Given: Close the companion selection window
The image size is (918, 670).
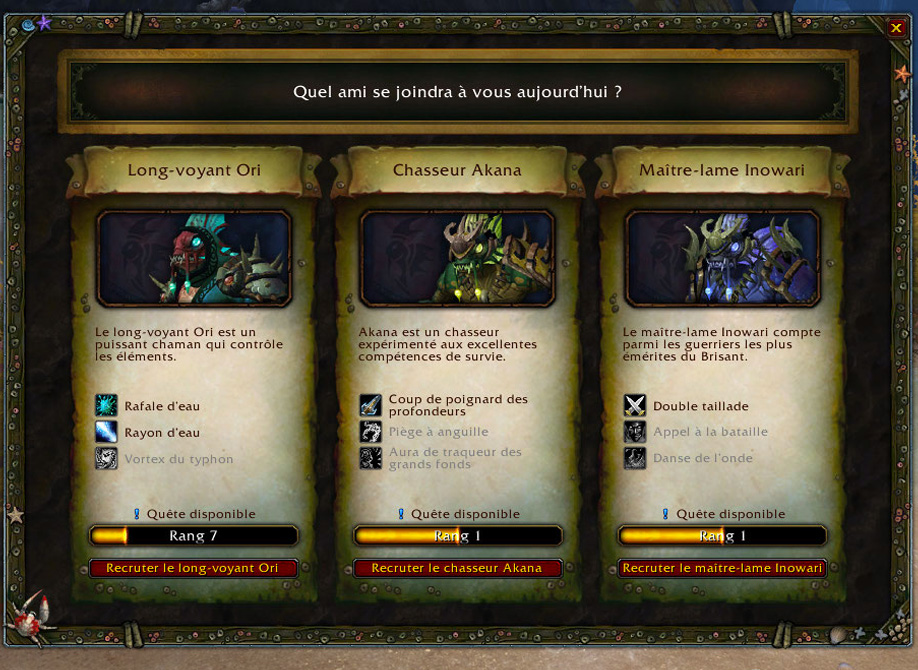Looking at the screenshot, I should (x=896, y=28).
